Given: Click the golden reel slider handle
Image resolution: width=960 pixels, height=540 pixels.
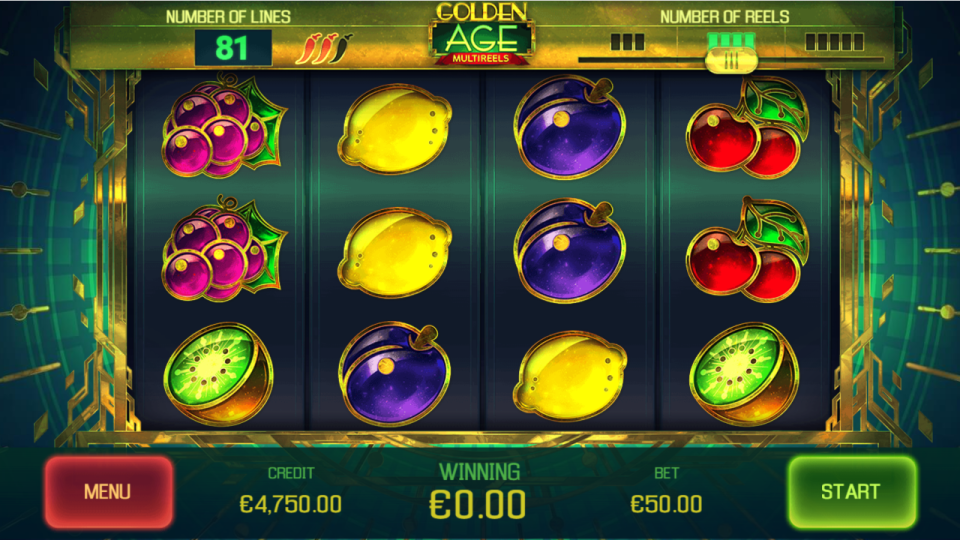Looking at the screenshot, I should click(x=731, y=60).
